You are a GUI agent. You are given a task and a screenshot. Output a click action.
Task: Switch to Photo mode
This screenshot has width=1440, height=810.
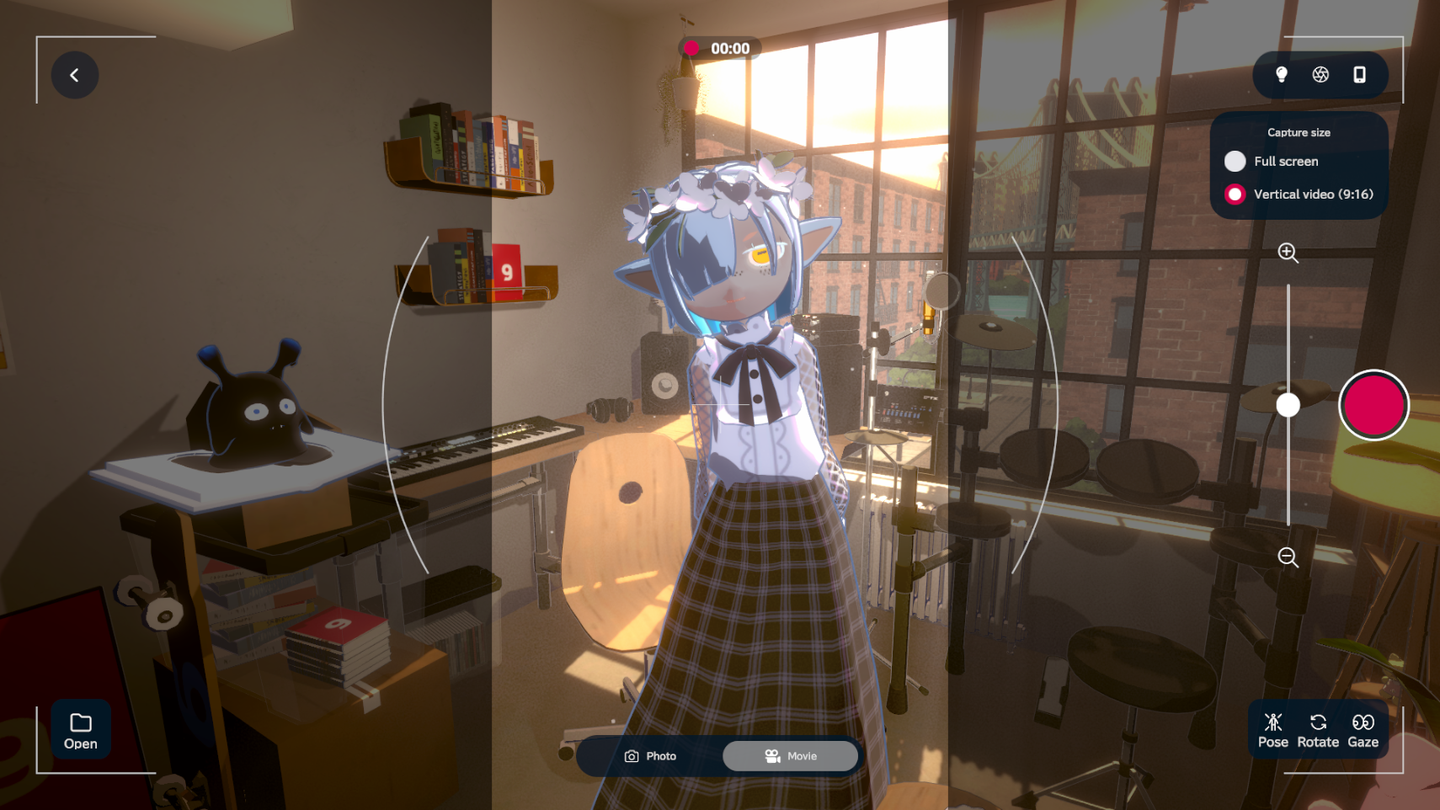(651, 756)
